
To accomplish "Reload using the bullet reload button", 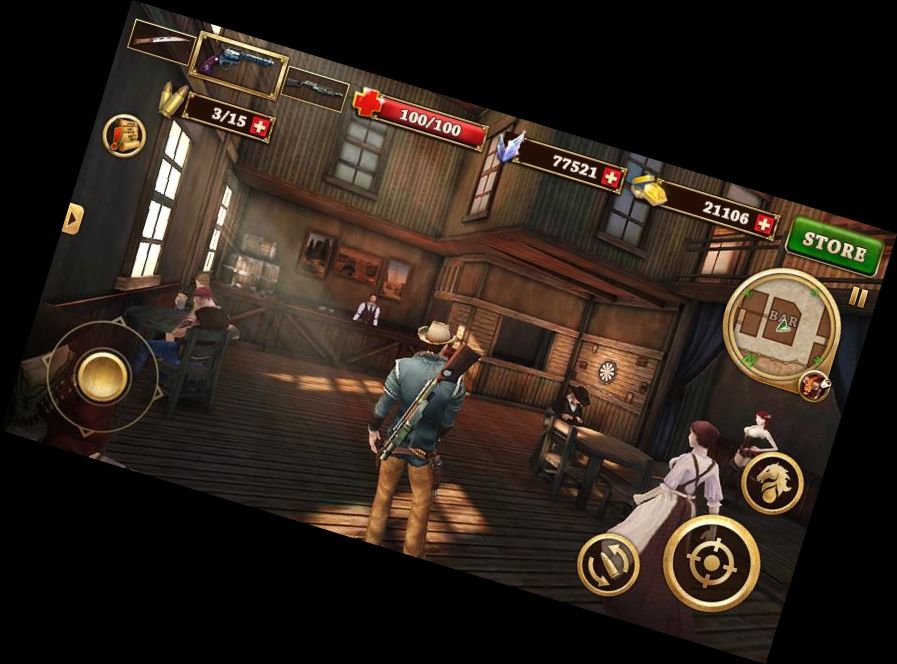I will click(607, 566).
